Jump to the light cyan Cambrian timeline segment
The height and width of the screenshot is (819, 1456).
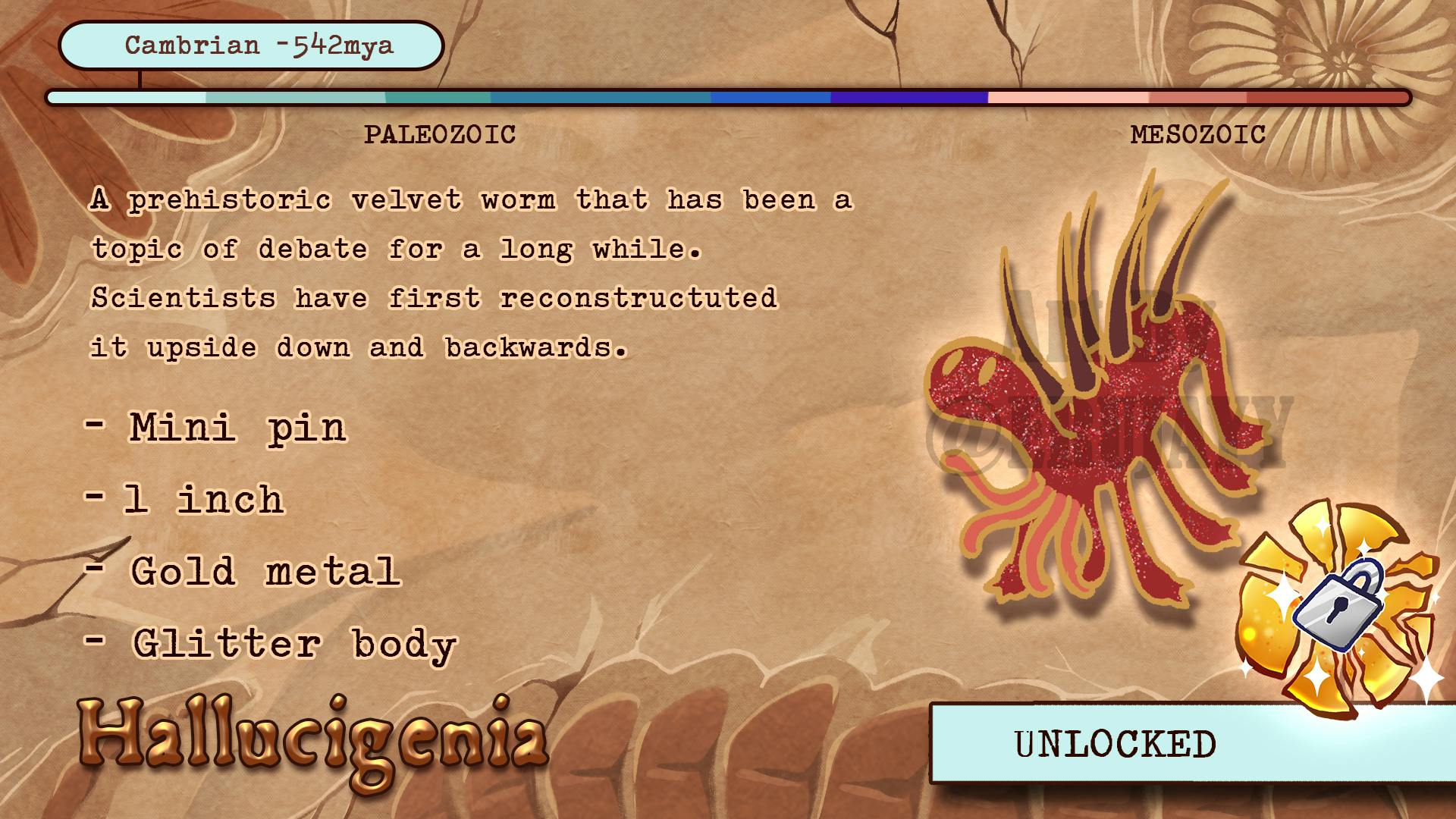click(x=127, y=98)
